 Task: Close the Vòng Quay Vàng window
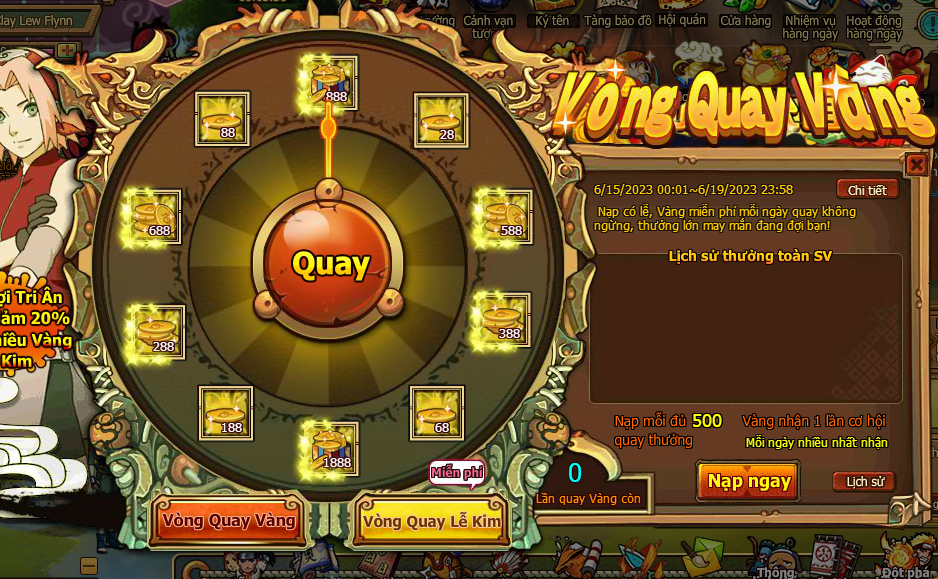coord(915,164)
